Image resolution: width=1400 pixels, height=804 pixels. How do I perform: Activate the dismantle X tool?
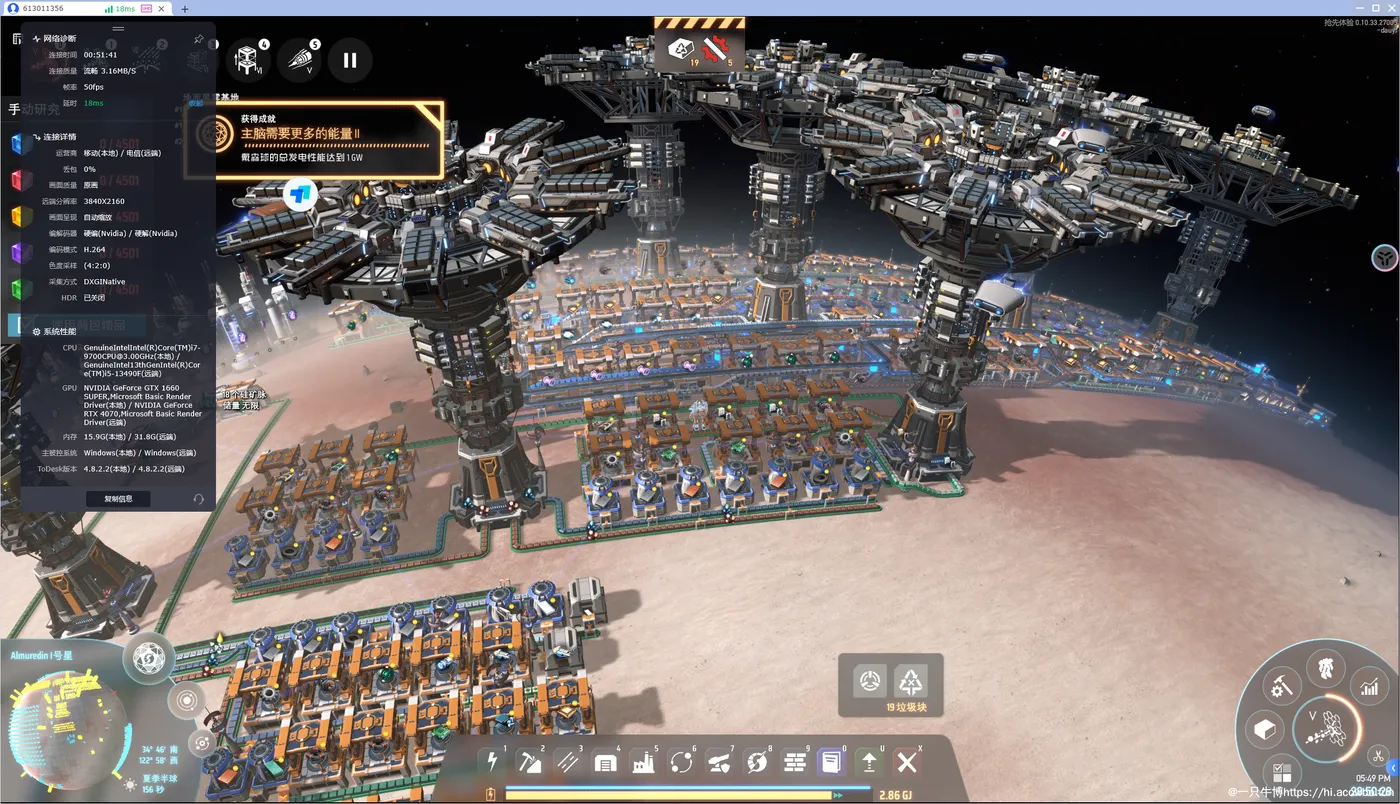[x=907, y=763]
